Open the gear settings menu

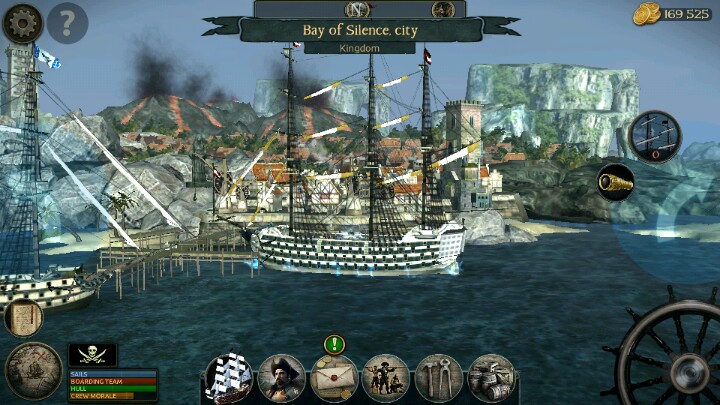(22, 22)
